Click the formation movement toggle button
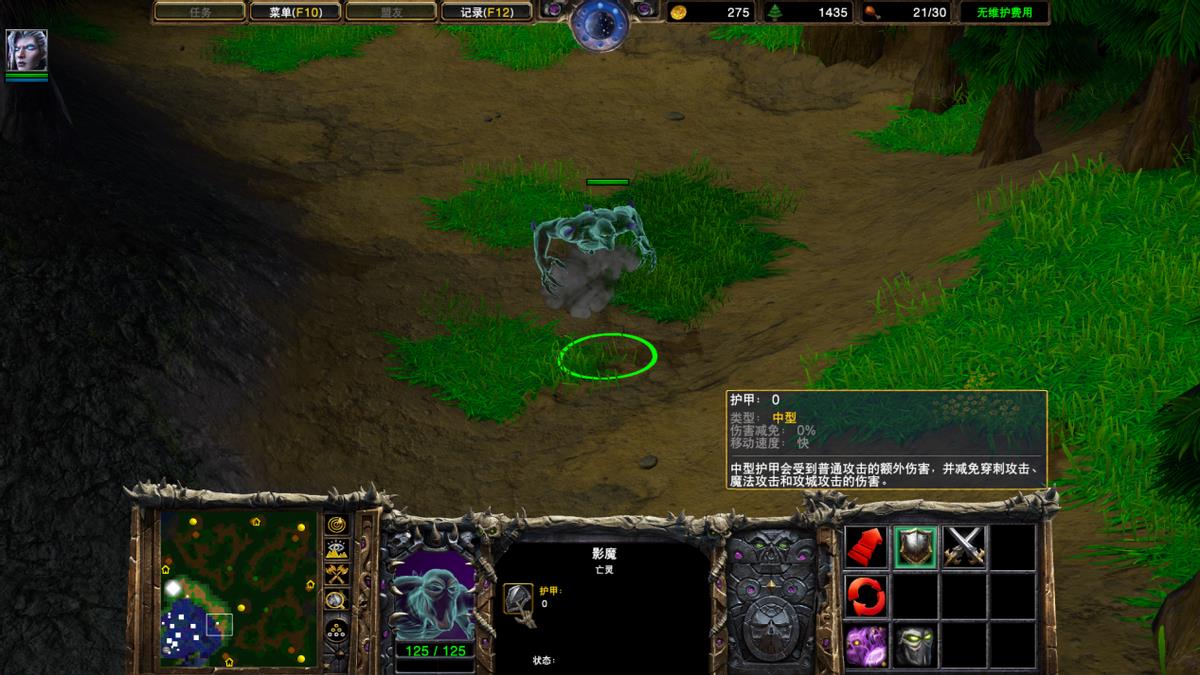1200x675 pixels. [x=336, y=632]
